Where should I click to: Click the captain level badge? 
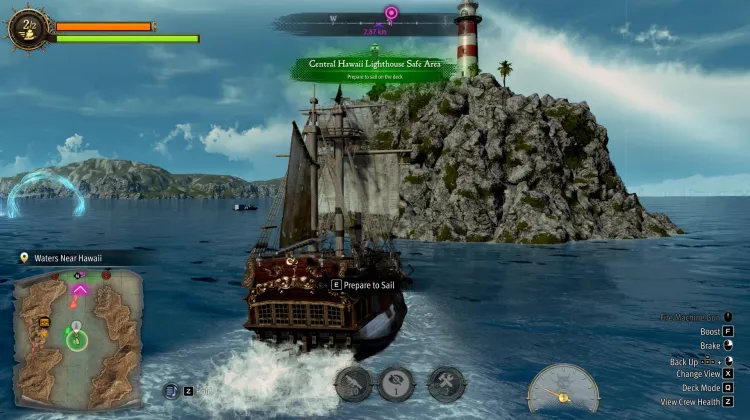pyautogui.click(x=27, y=27)
